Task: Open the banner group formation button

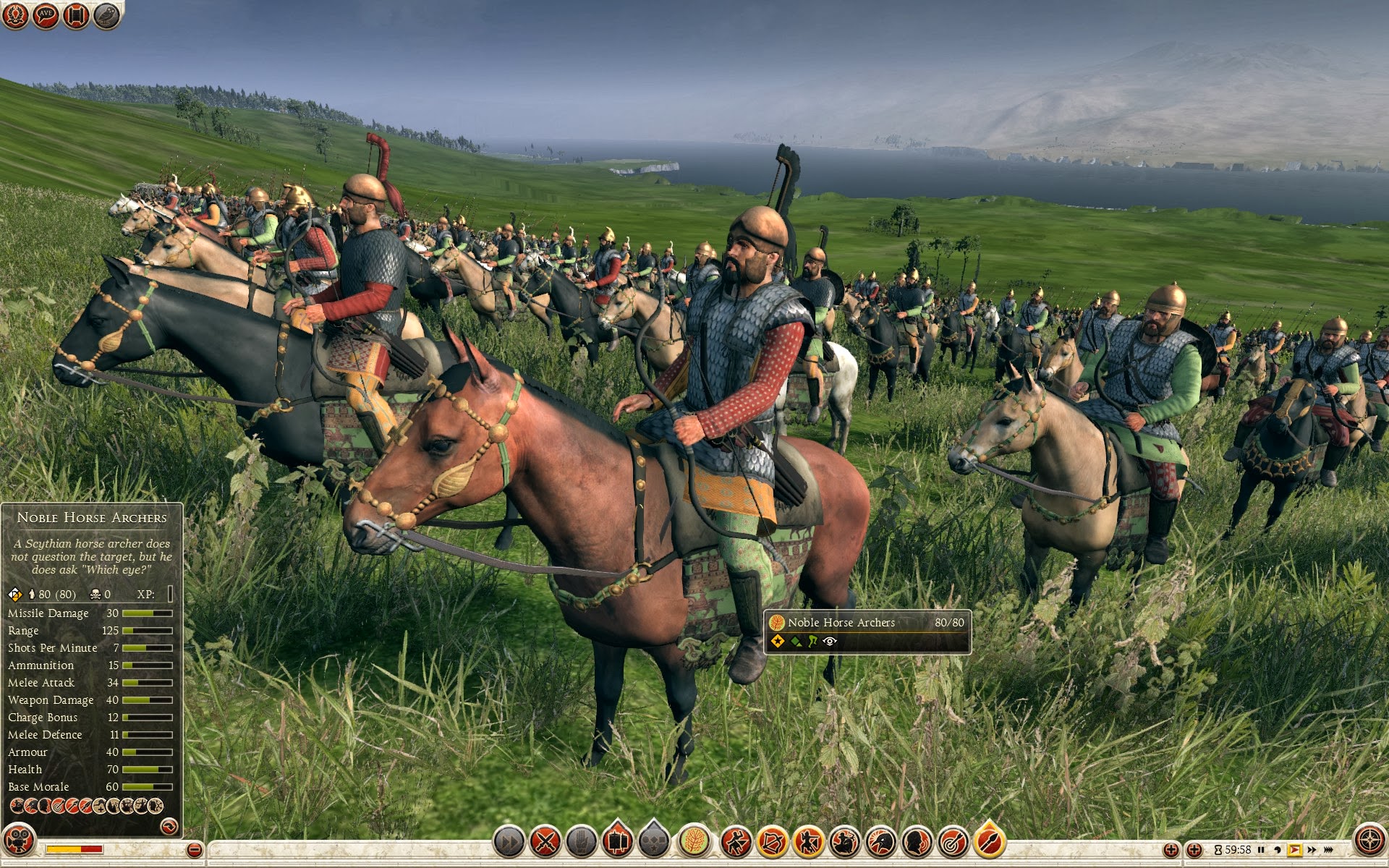Action: (x=617, y=842)
